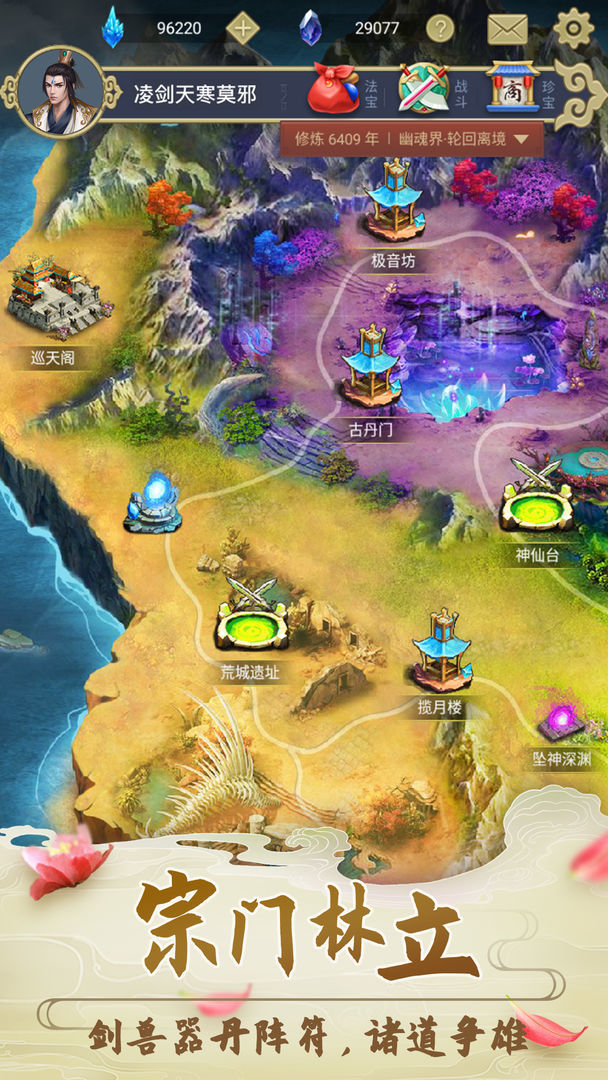Enter the 极音坊 sect location
Image resolution: width=608 pixels, height=1080 pixels.
(x=392, y=203)
